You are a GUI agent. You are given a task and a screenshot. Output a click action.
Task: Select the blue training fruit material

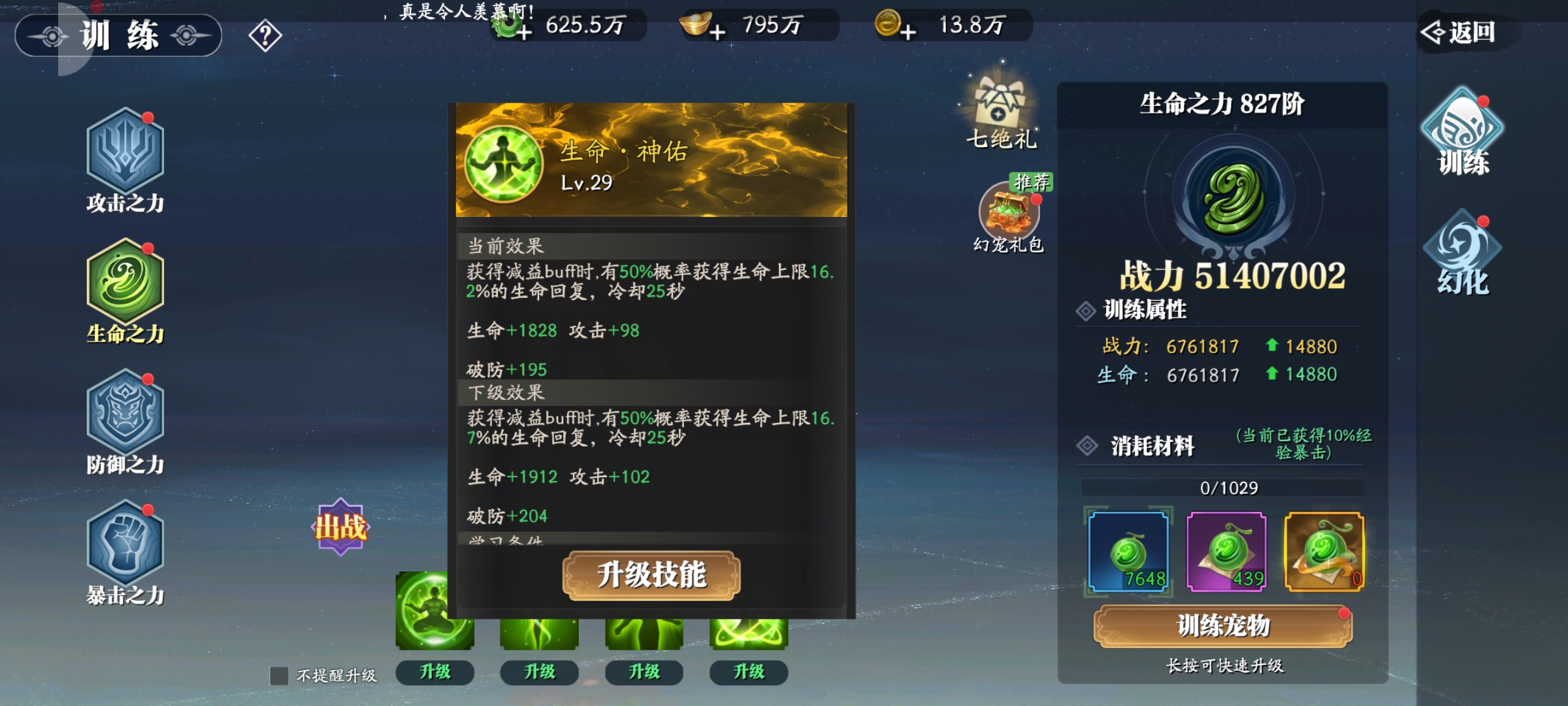coord(1128,552)
